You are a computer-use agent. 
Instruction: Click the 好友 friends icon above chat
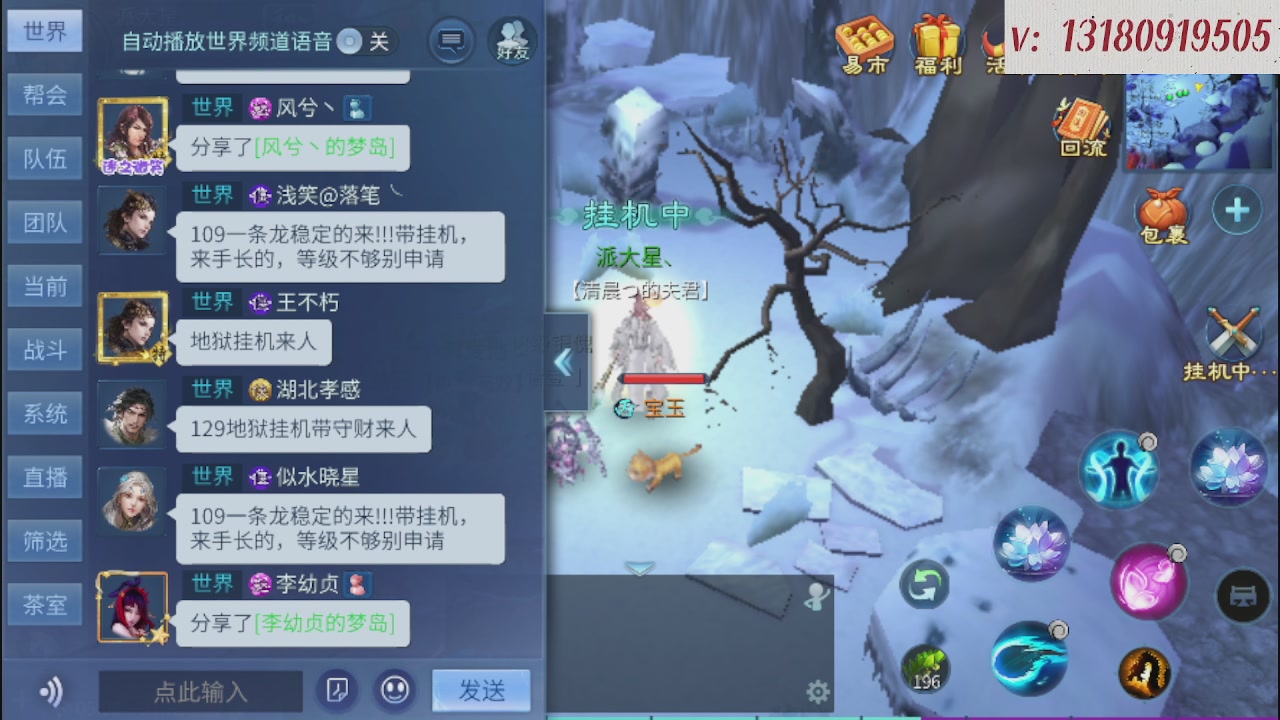pos(511,41)
